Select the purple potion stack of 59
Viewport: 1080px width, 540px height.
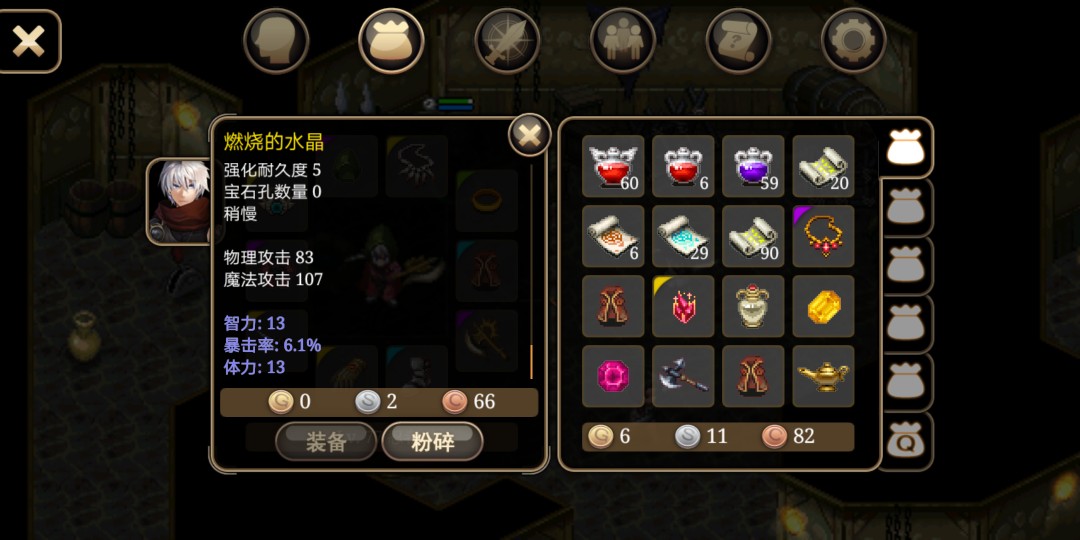point(753,166)
